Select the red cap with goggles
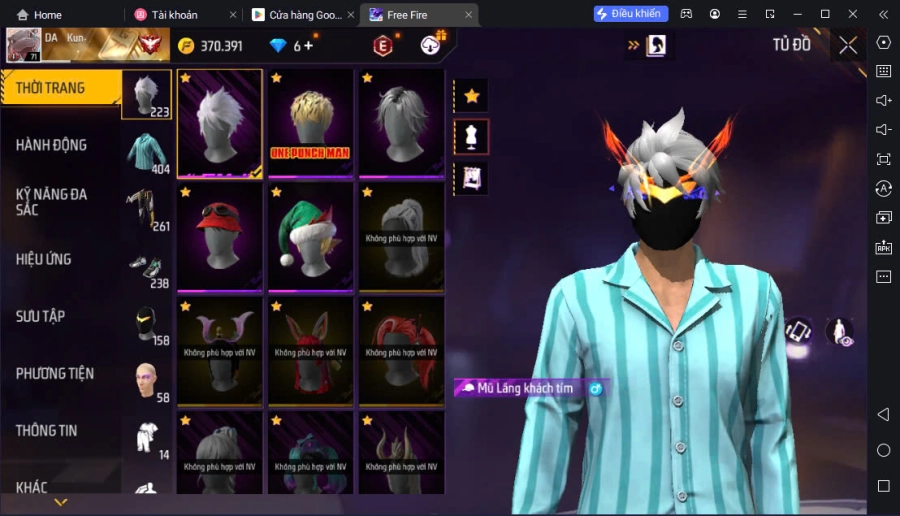The height and width of the screenshot is (516, 900). pyautogui.click(x=220, y=238)
